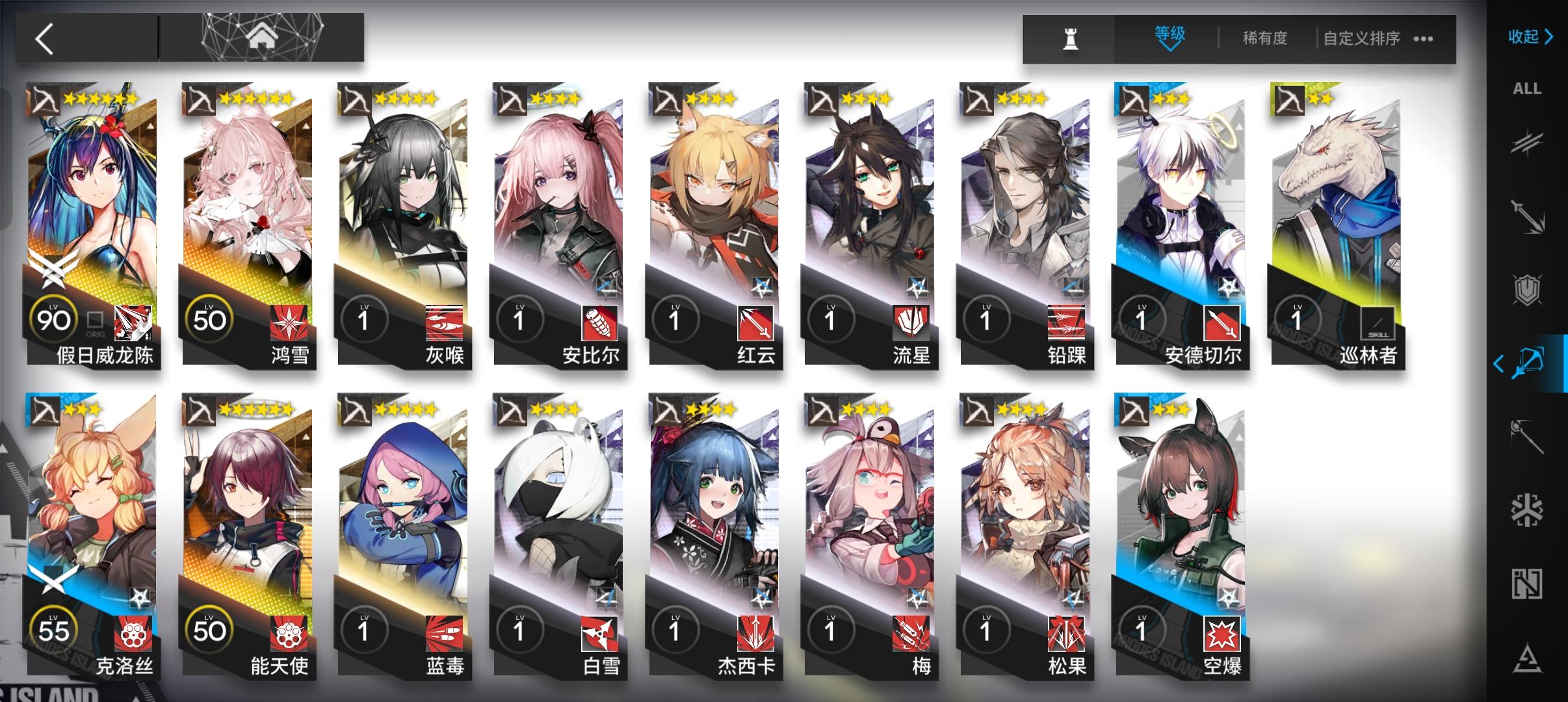Open the Defender shield class filter
Image resolution: width=1568 pixels, height=702 pixels.
(x=1528, y=291)
